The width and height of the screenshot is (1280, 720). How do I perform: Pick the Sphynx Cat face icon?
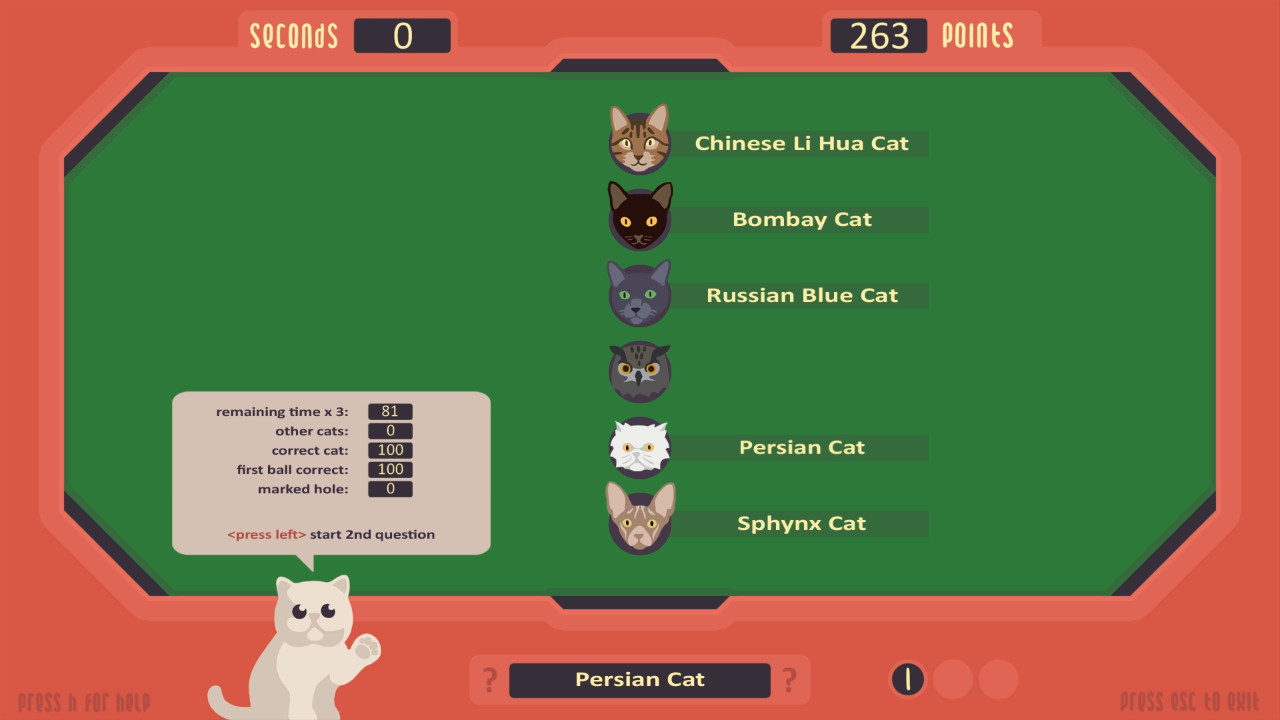(x=639, y=523)
